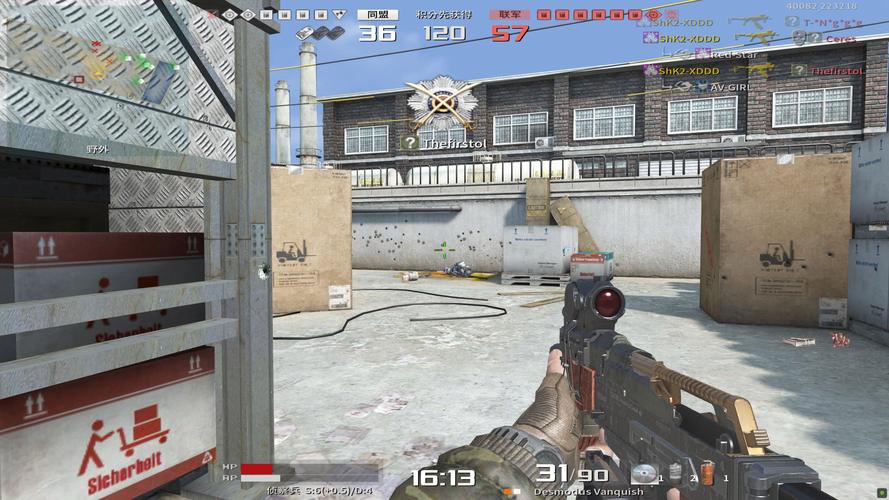
Task: Select the disc-shaped equipment icon
Action: tap(642, 474)
